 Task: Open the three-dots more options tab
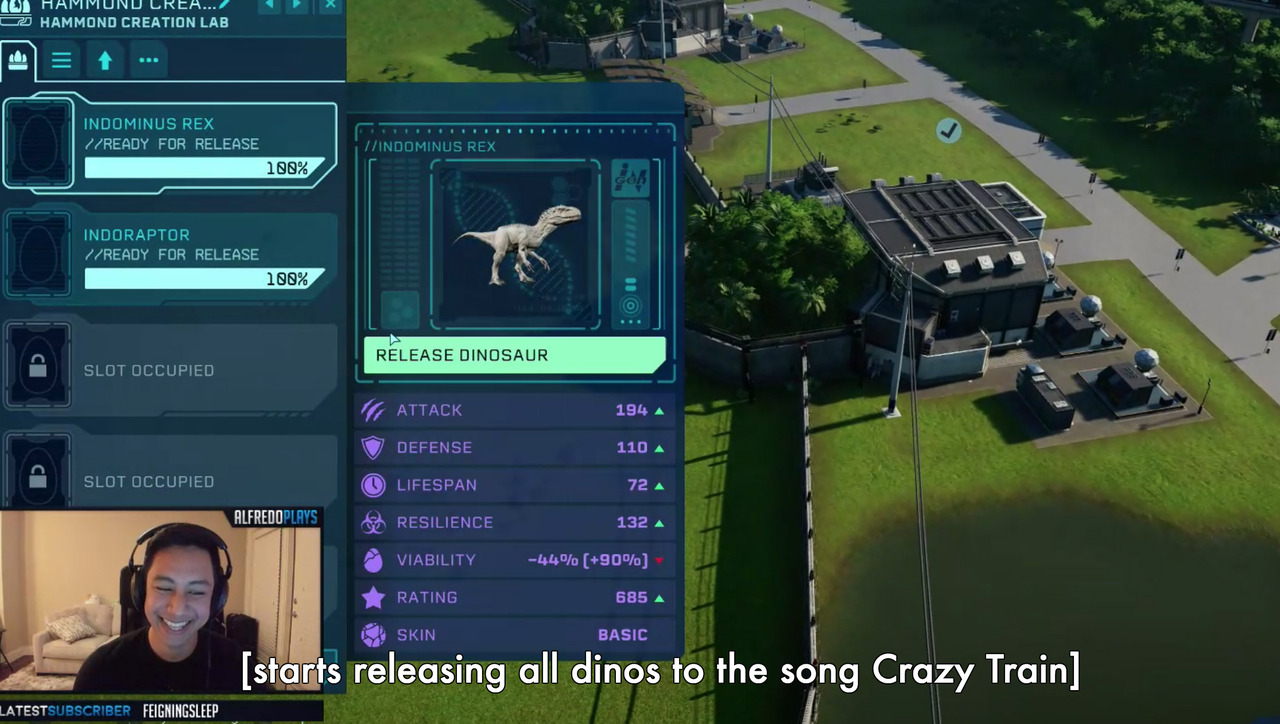148,60
